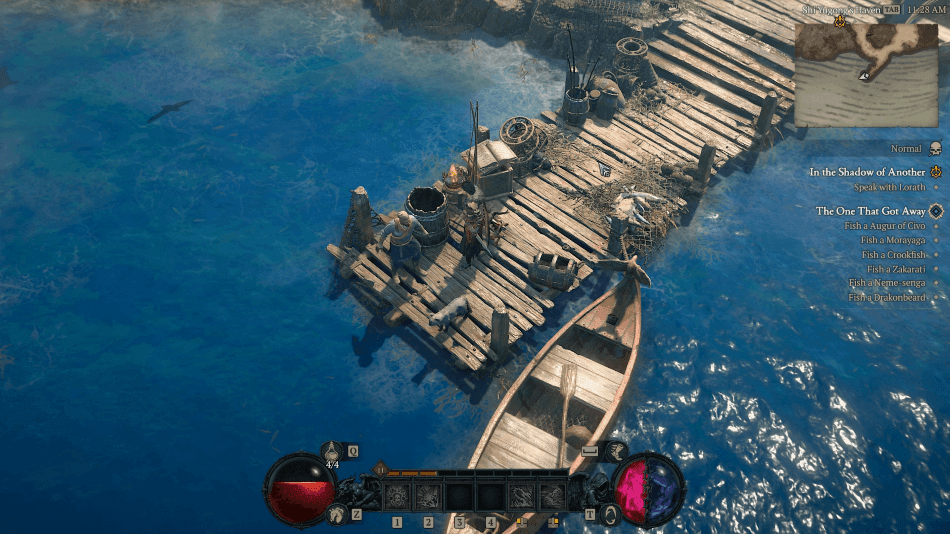Click the boot evade icon
950x534 pixels.
point(613,452)
